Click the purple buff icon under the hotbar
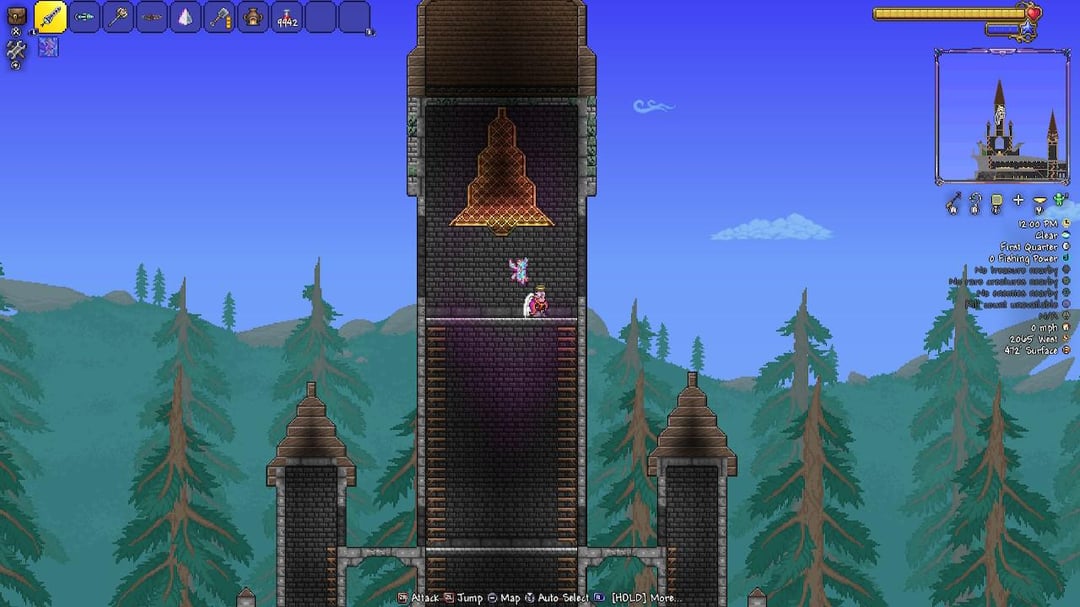The width and height of the screenshot is (1080, 607). [48, 47]
